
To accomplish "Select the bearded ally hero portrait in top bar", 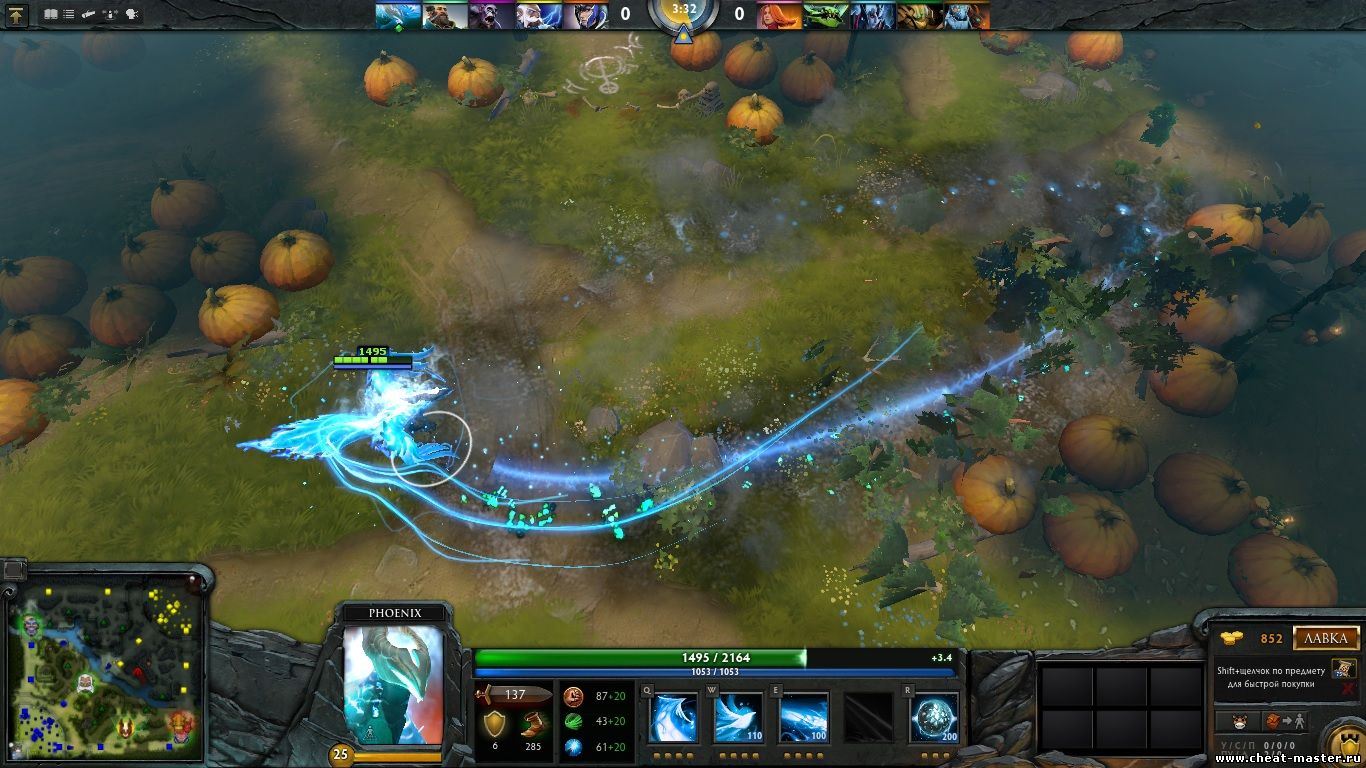I will 444,15.
